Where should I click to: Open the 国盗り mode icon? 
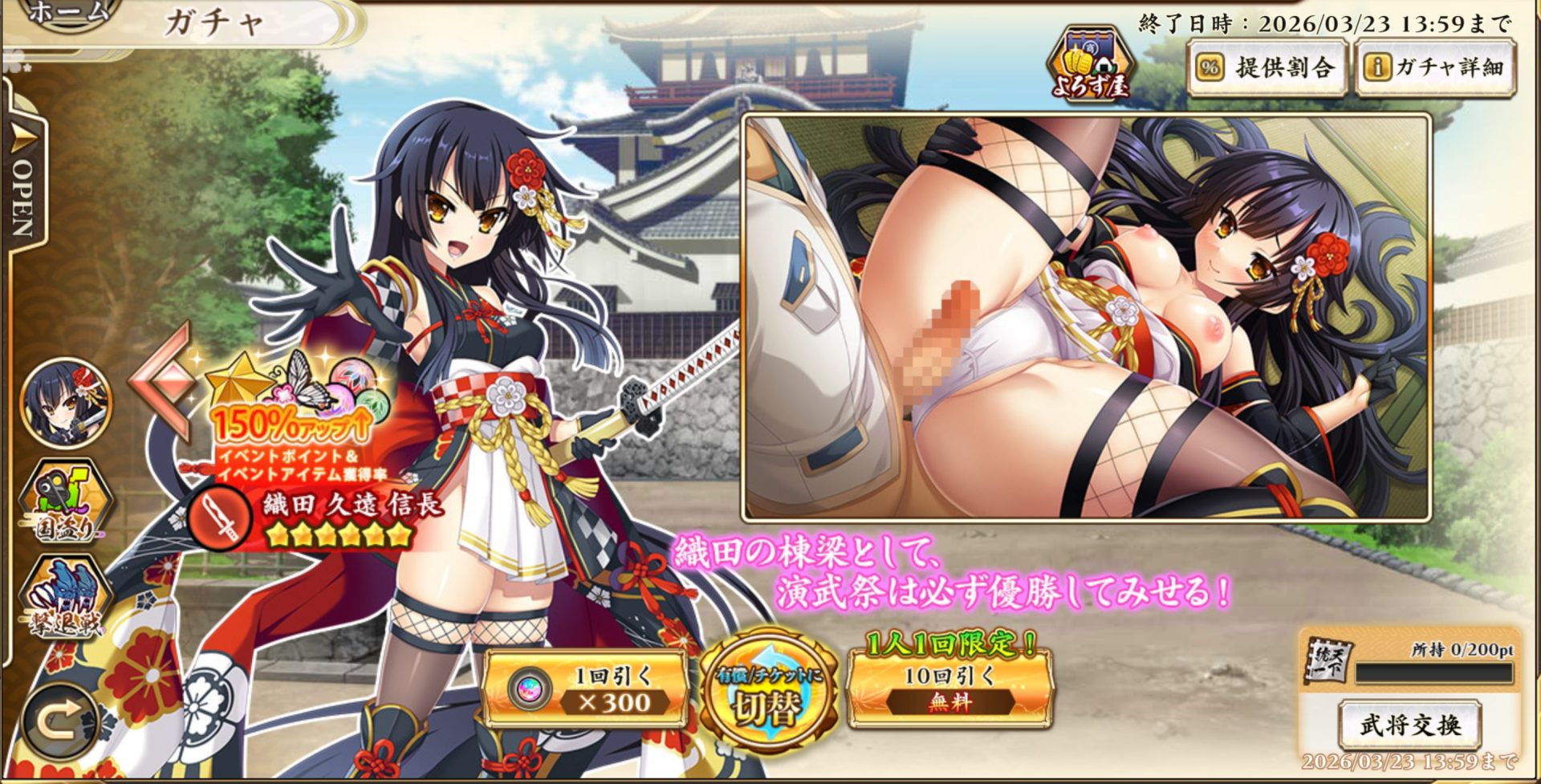tap(66, 503)
